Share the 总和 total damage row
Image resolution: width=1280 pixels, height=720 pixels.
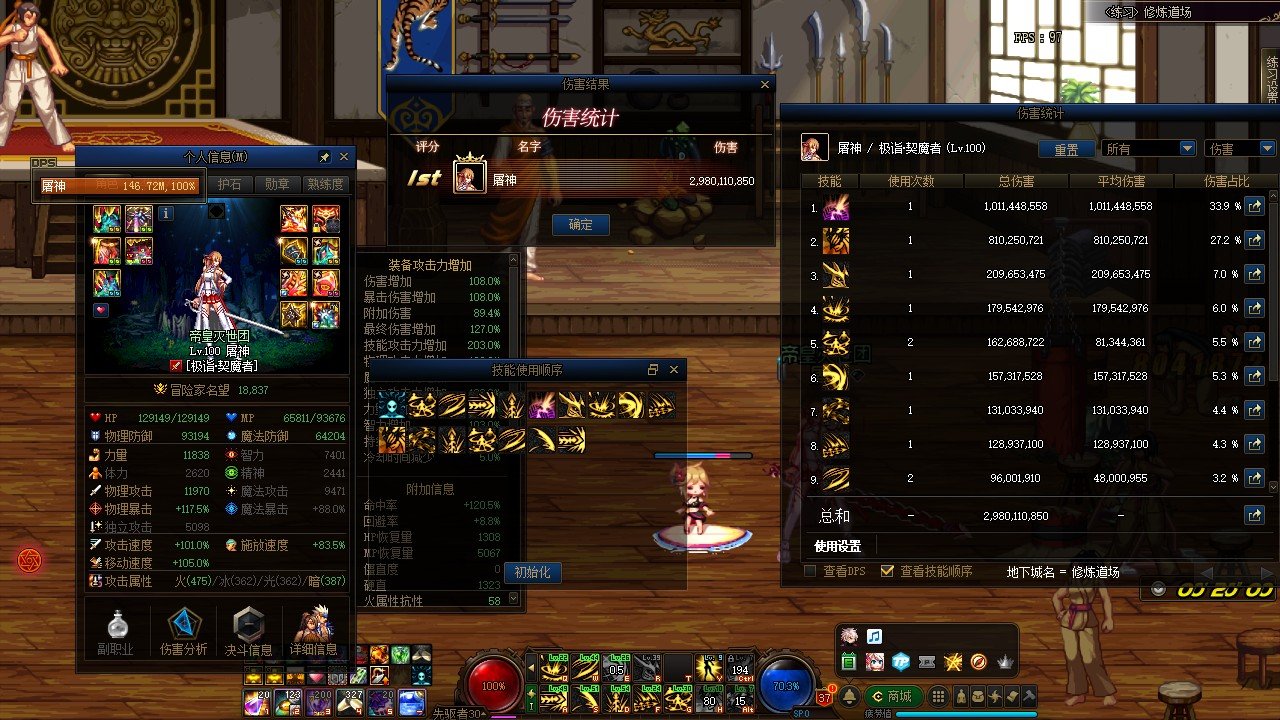pyautogui.click(x=1254, y=516)
